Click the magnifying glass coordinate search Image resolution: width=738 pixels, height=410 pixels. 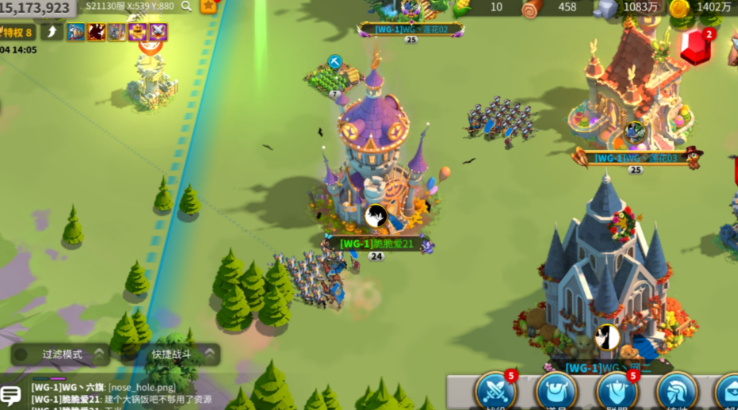[x=187, y=6]
